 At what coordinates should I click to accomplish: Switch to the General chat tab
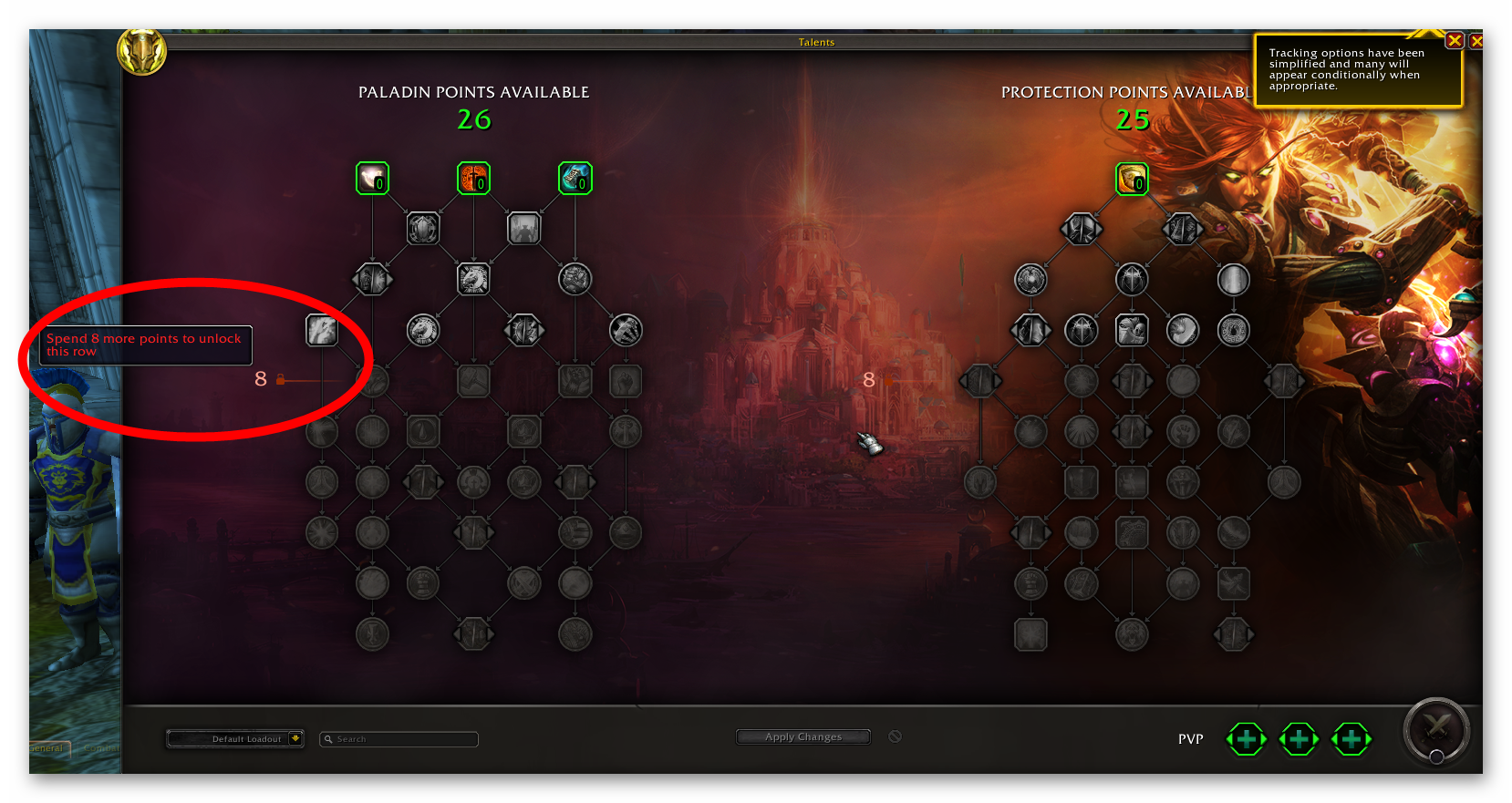pyautogui.click(x=47, y=748)
